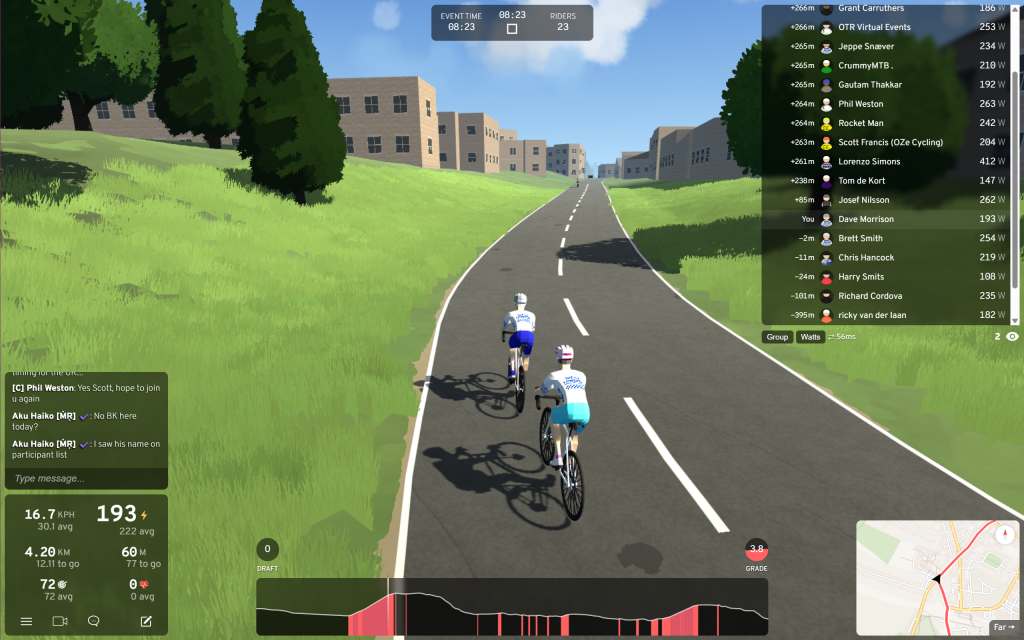Click the stop square under the timer
1024x640 pixels.
click(x=512, y=29)
